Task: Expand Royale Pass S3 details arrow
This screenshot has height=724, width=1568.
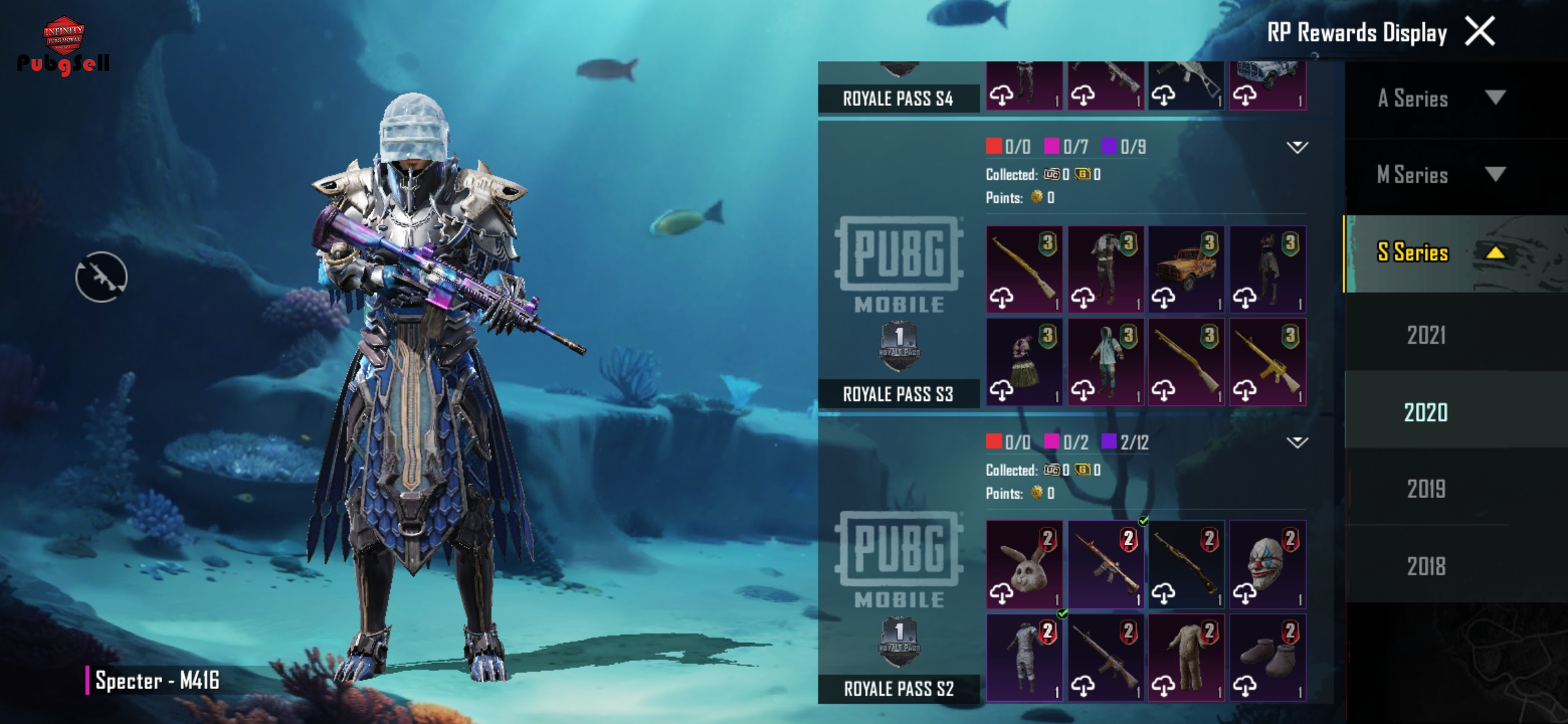Action: [1297, 147]
